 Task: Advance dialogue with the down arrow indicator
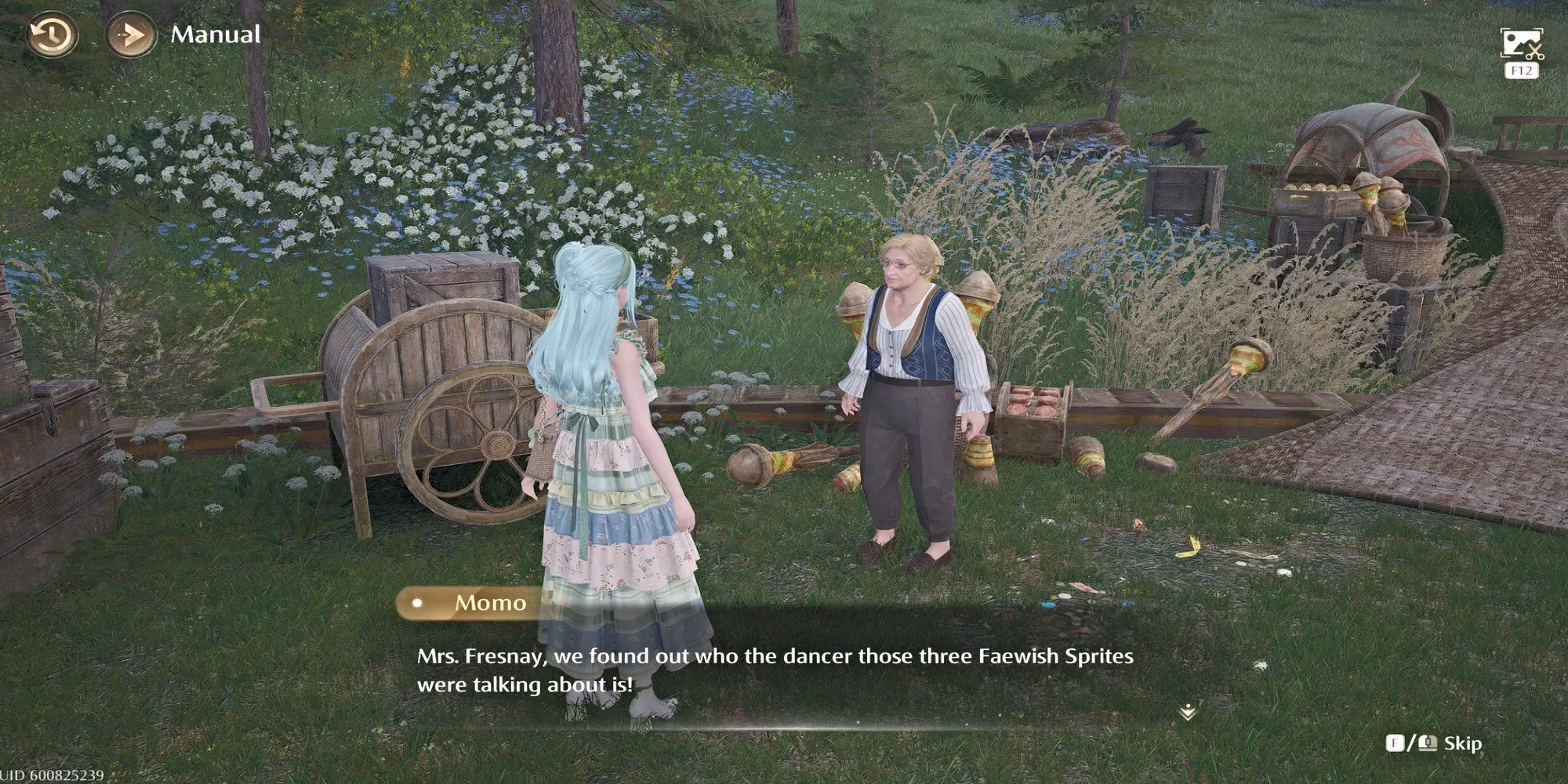tap(1188, 711)
